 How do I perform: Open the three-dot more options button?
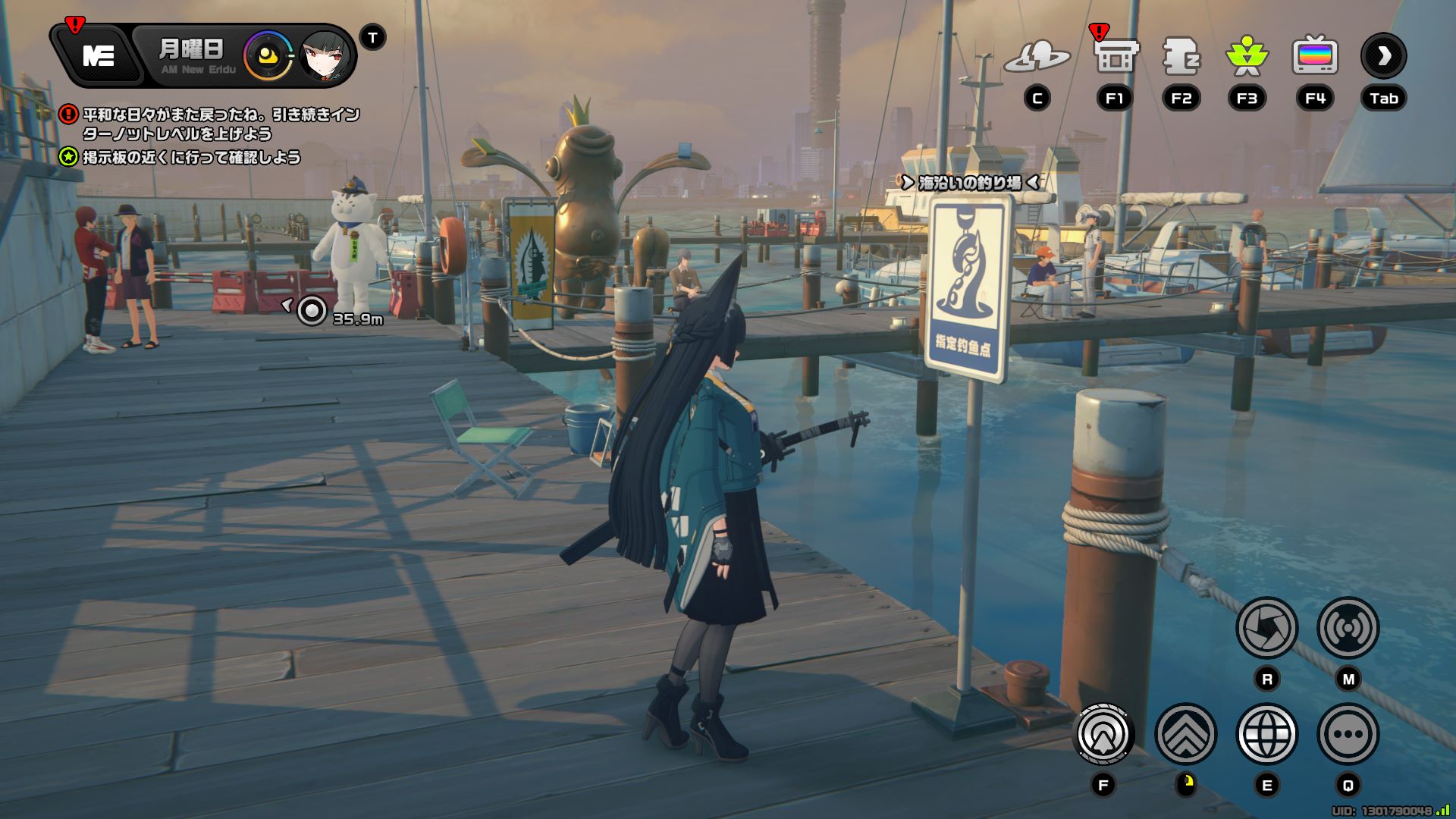(1348, 734)
